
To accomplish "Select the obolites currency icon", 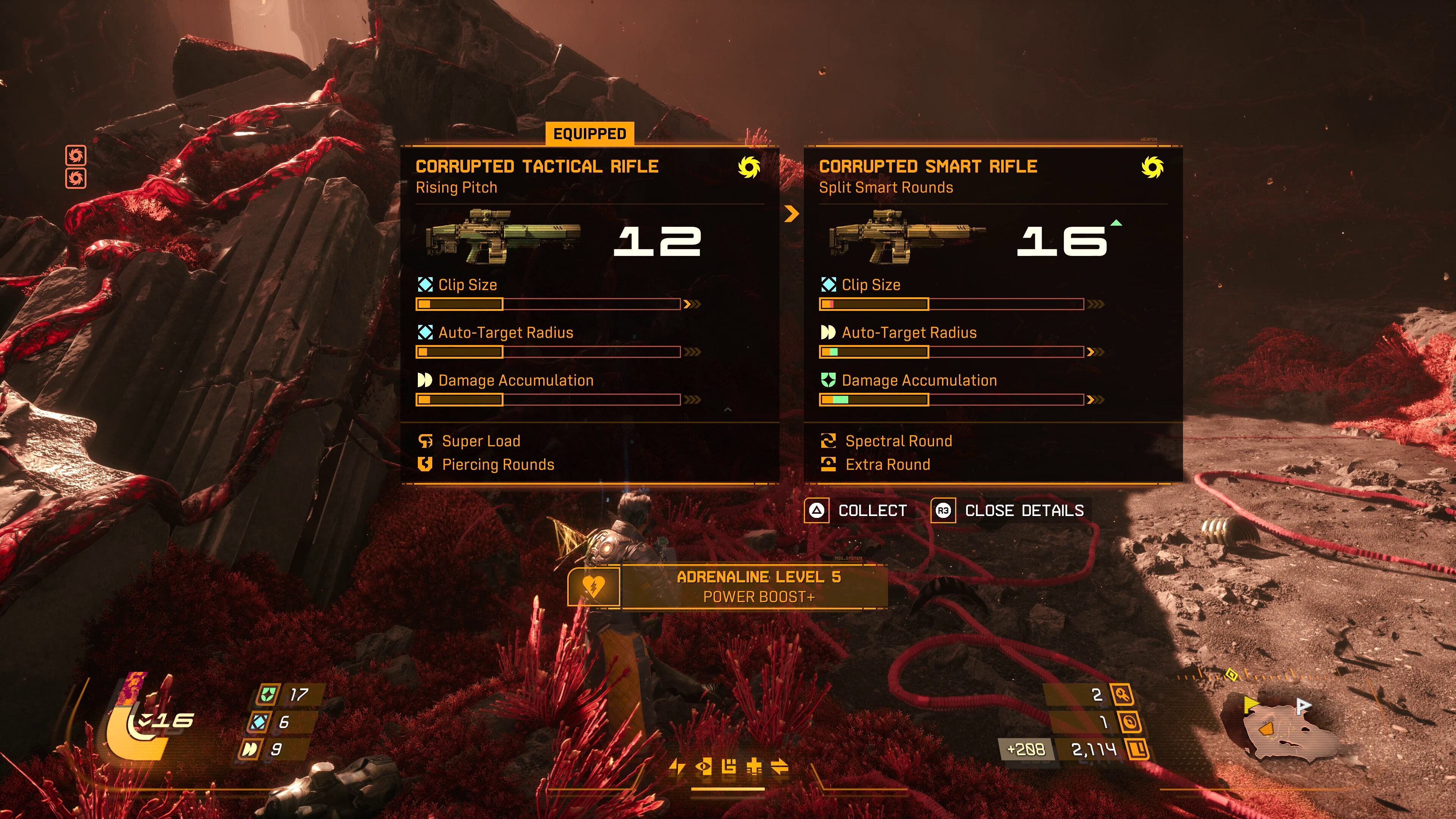I will [1137, 750].
